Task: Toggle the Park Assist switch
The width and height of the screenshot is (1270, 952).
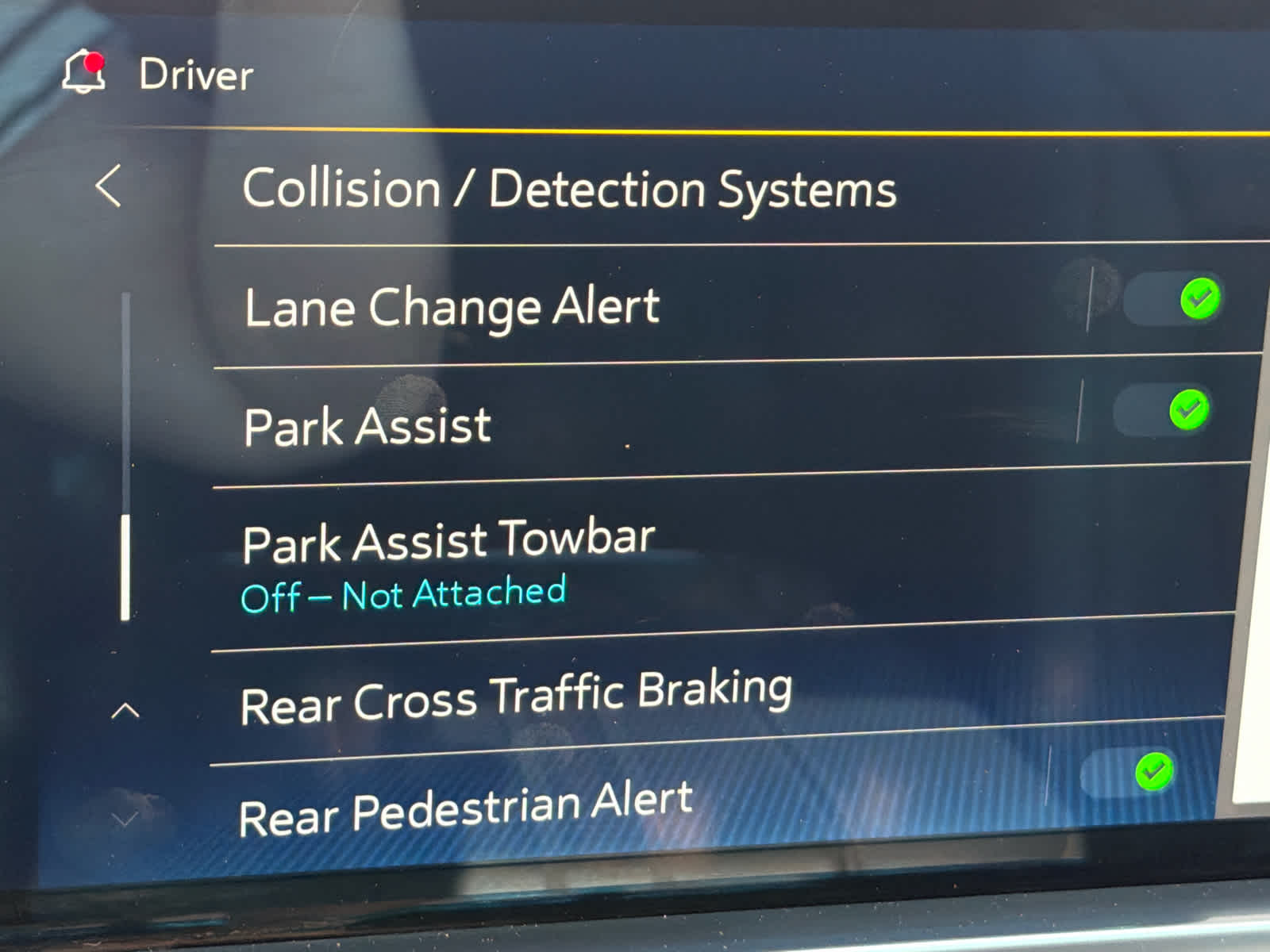Action: (x=1161, y=411)
